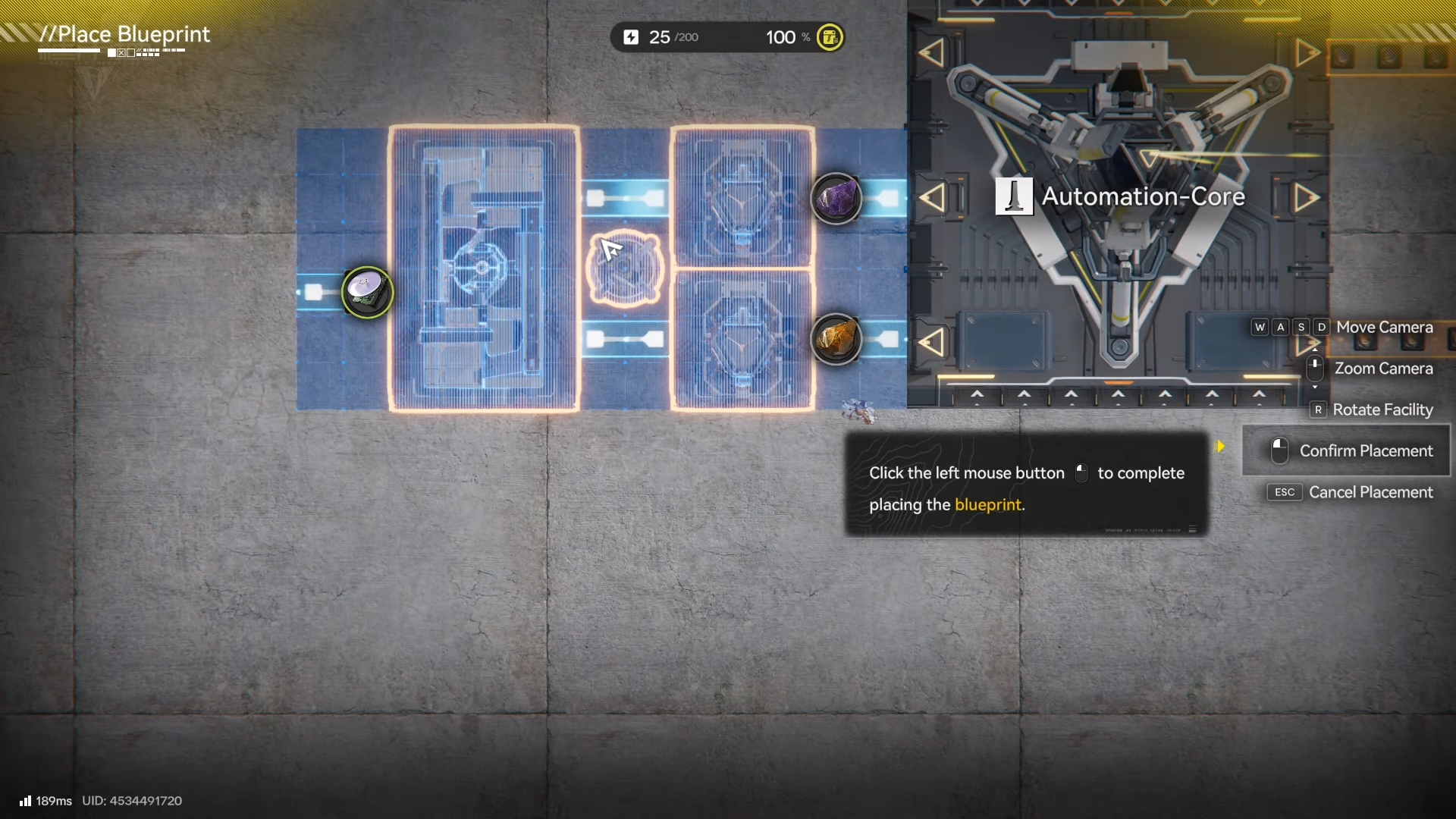
Task: Confirm the blueprint placement
Action: tap(1347, 450)
